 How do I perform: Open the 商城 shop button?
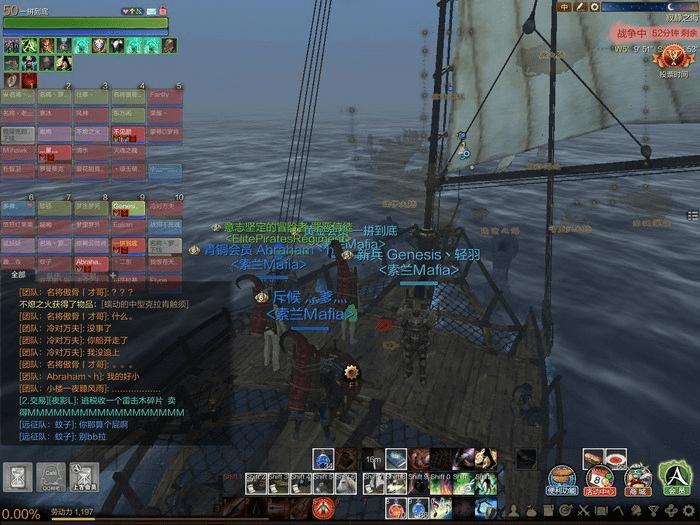pyautogui.click(x=636, y=479)
